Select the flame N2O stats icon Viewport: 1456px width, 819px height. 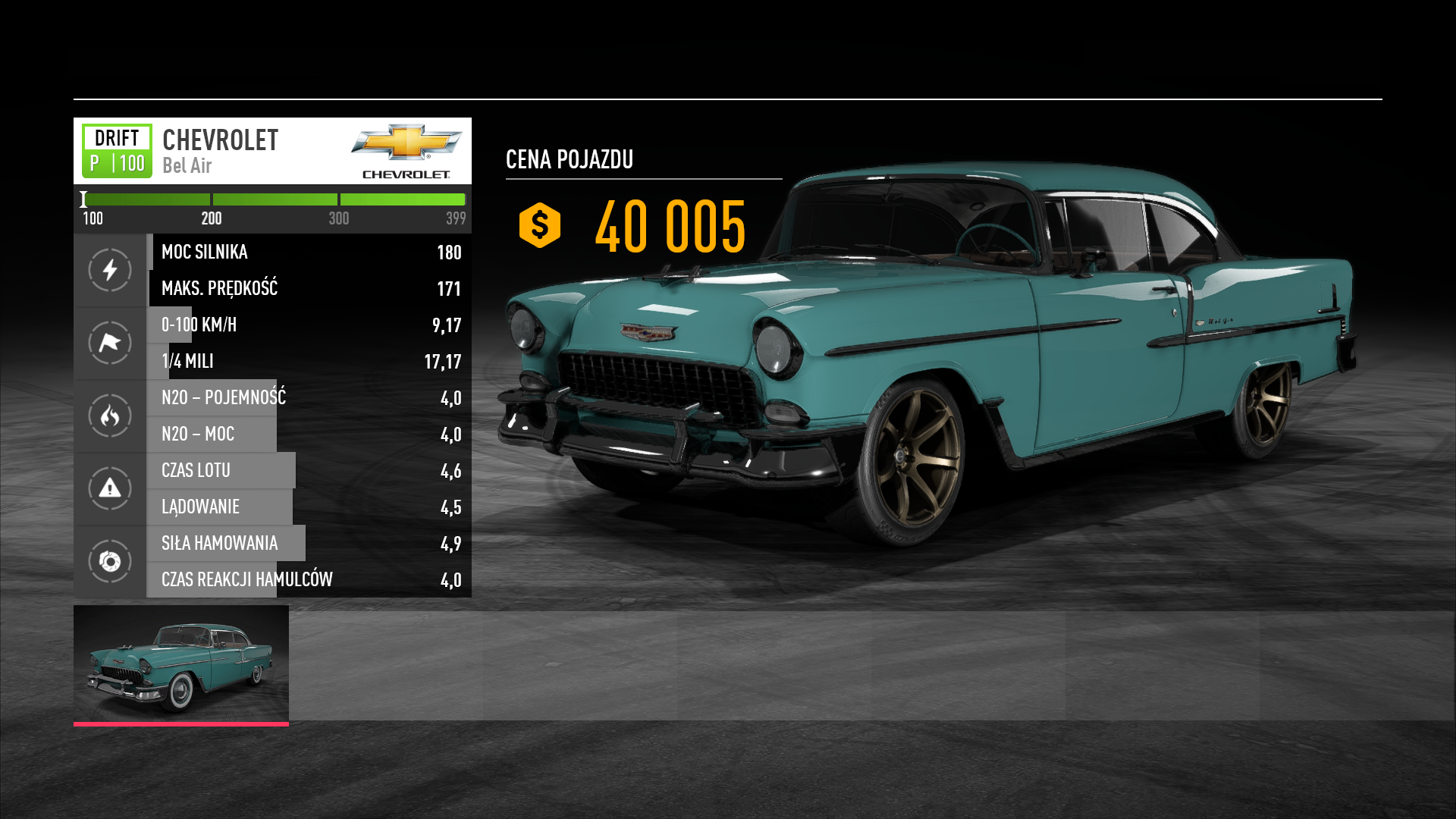click(x=110, y=416)
